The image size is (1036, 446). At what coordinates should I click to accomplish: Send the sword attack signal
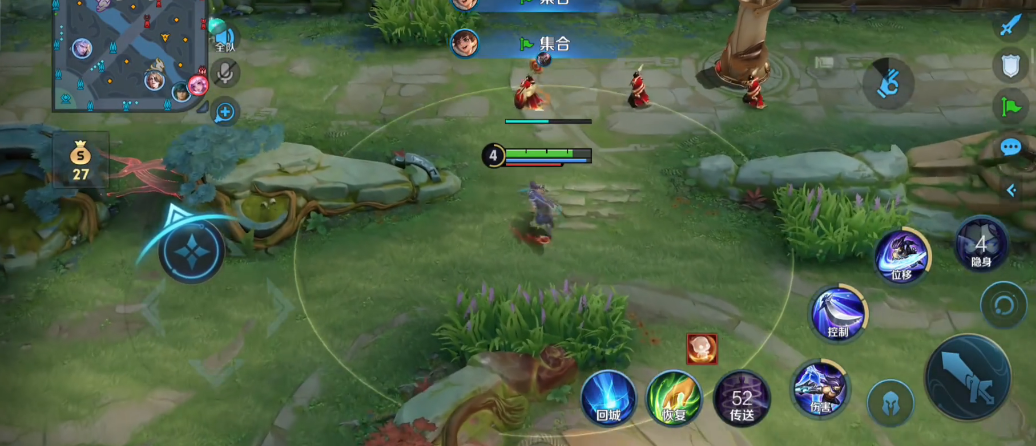(1010, 25)
